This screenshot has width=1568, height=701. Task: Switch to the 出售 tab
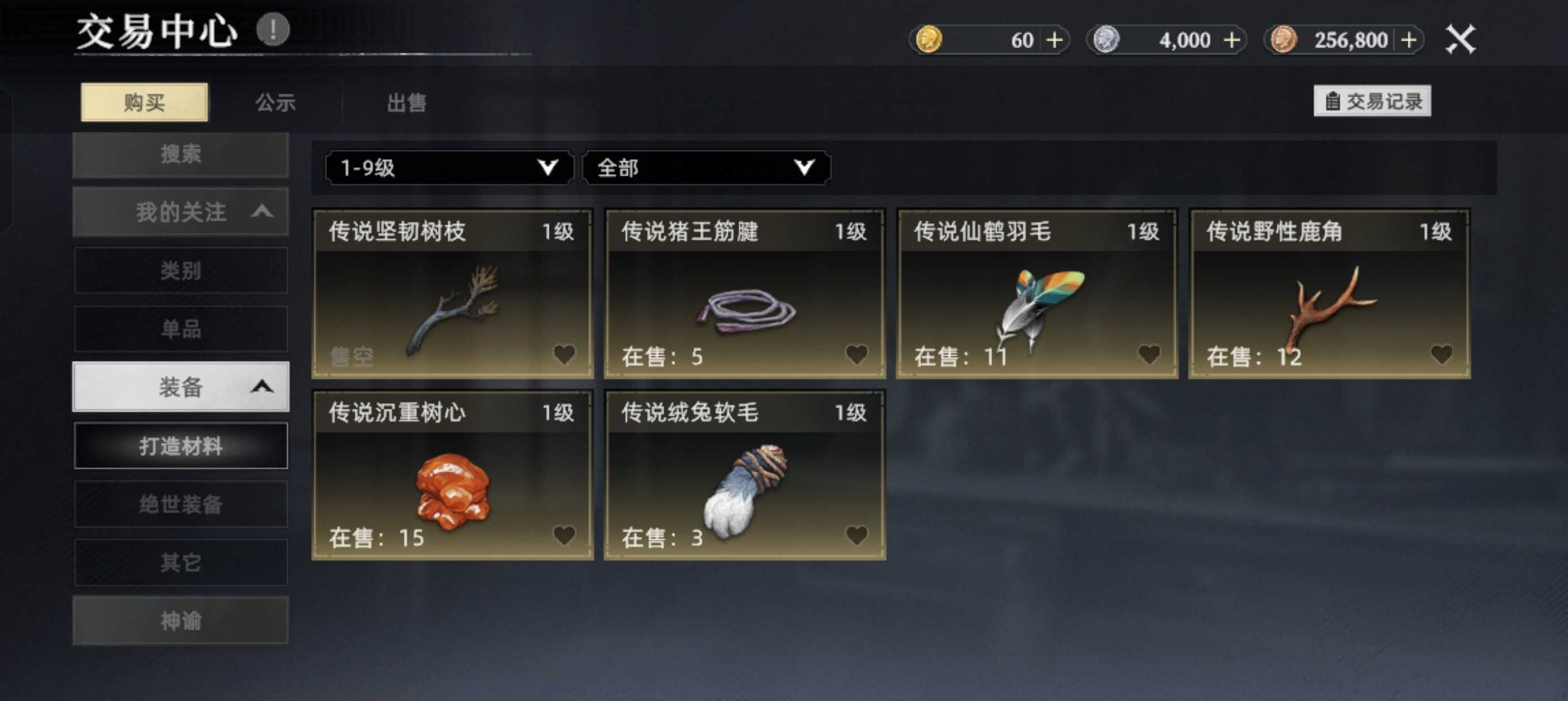(406, 102)
